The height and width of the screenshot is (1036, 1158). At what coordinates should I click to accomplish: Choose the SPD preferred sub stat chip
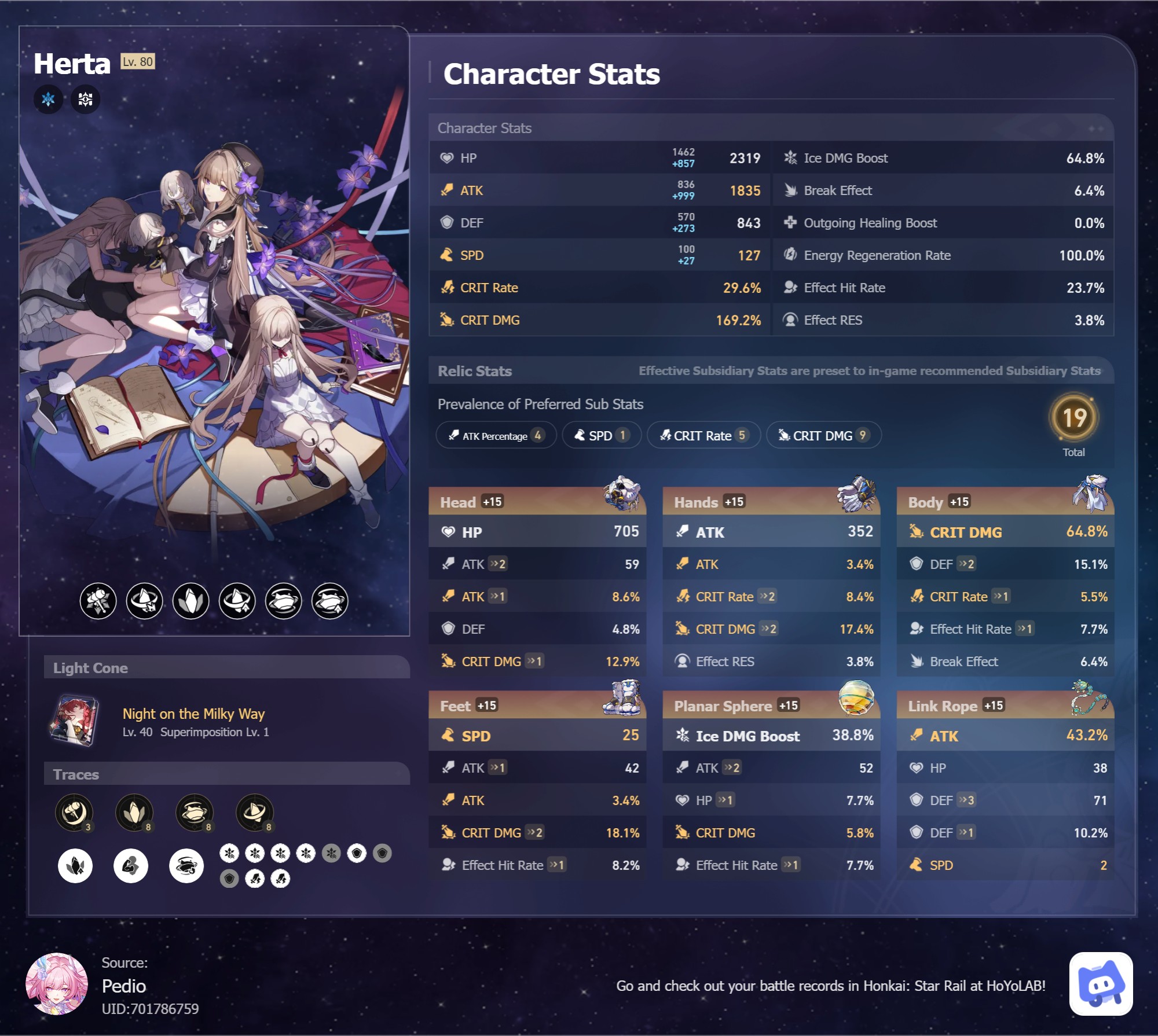[x=601, y=435]
